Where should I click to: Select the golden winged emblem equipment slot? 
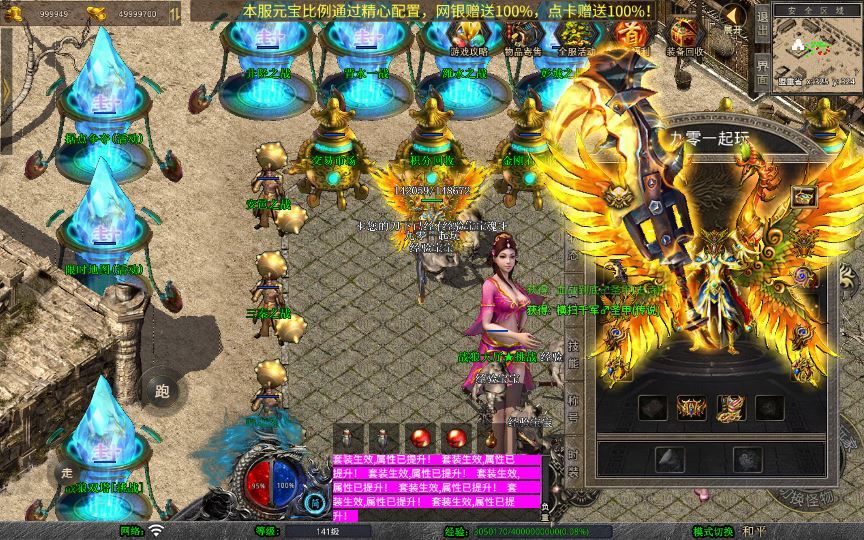[691, 407]
